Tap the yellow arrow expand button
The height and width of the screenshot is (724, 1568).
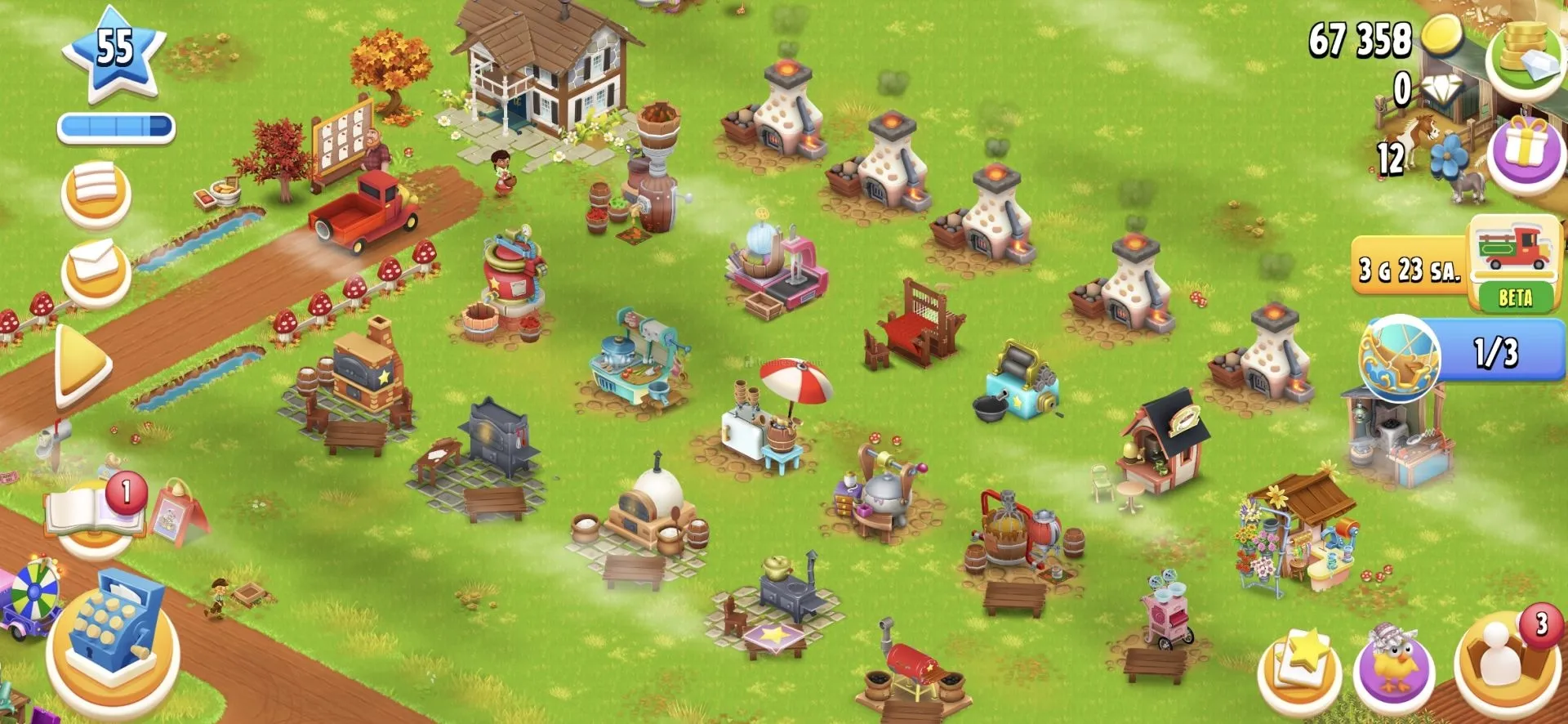82,364
